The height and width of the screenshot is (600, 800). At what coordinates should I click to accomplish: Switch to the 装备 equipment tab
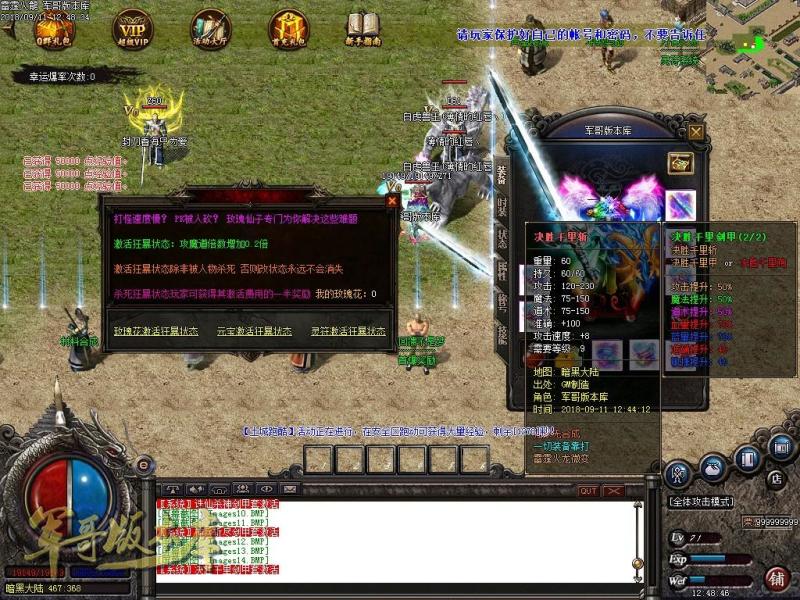[x=501, y=174]
